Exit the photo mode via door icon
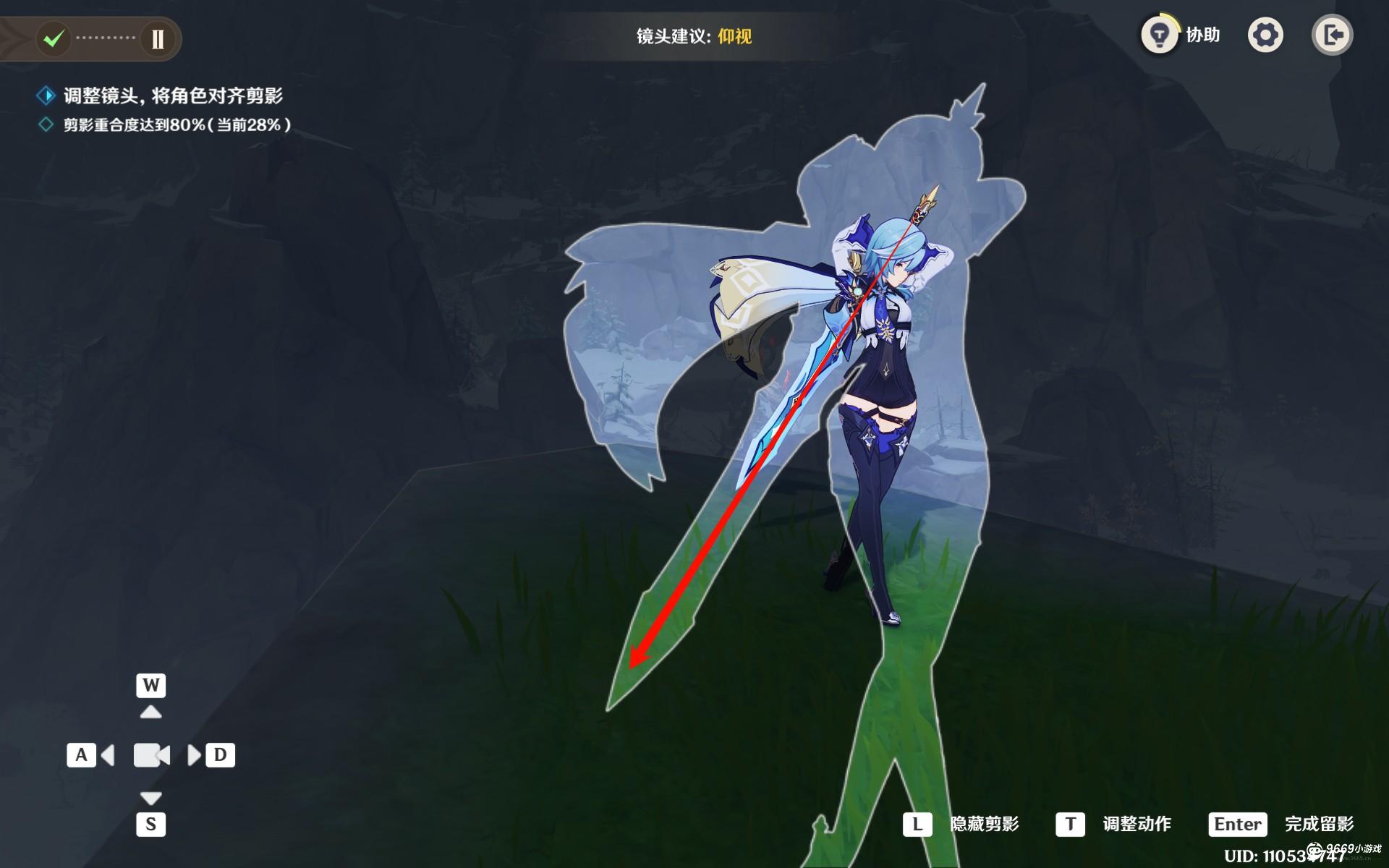 click(x=1333, y=35)
